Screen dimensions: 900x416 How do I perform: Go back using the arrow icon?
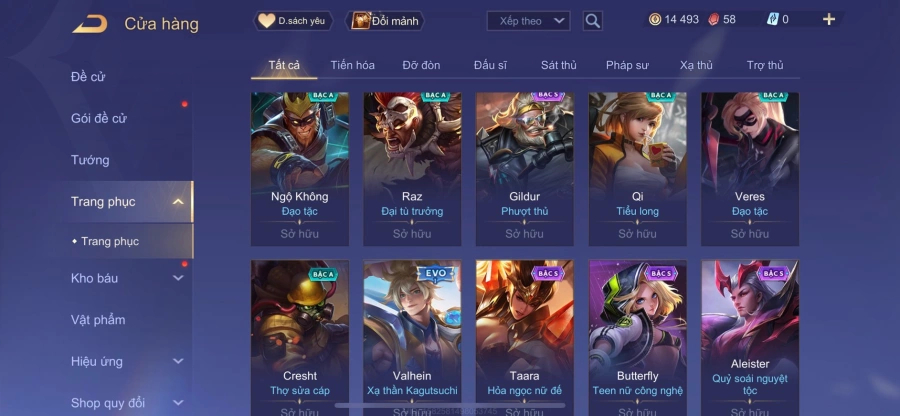[x=89, y=23]
